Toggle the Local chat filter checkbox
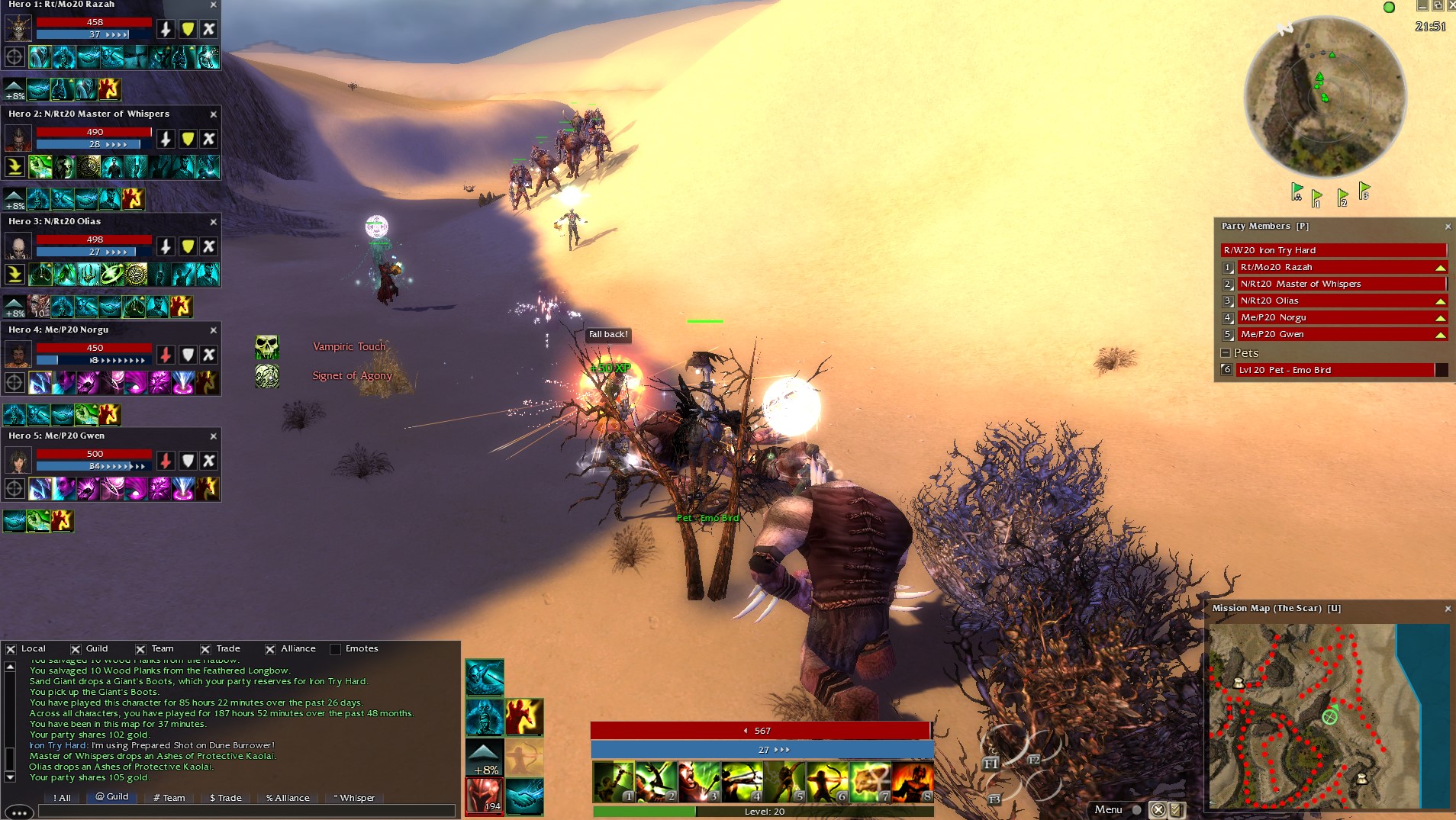The image size is (1456, 820). [11, 649]
